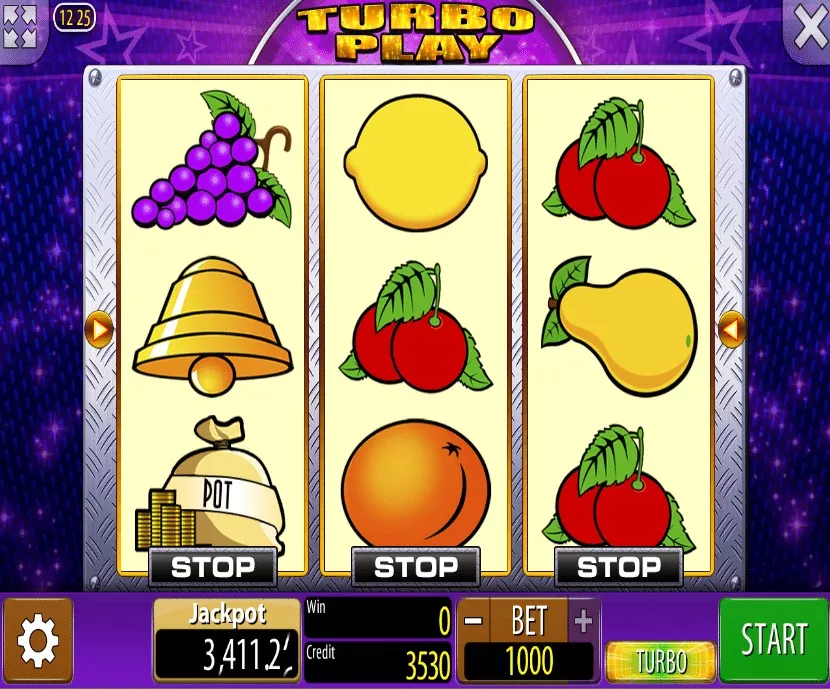
Task: Increase the bet with the plus button
Action: click(x=583, y=621)
